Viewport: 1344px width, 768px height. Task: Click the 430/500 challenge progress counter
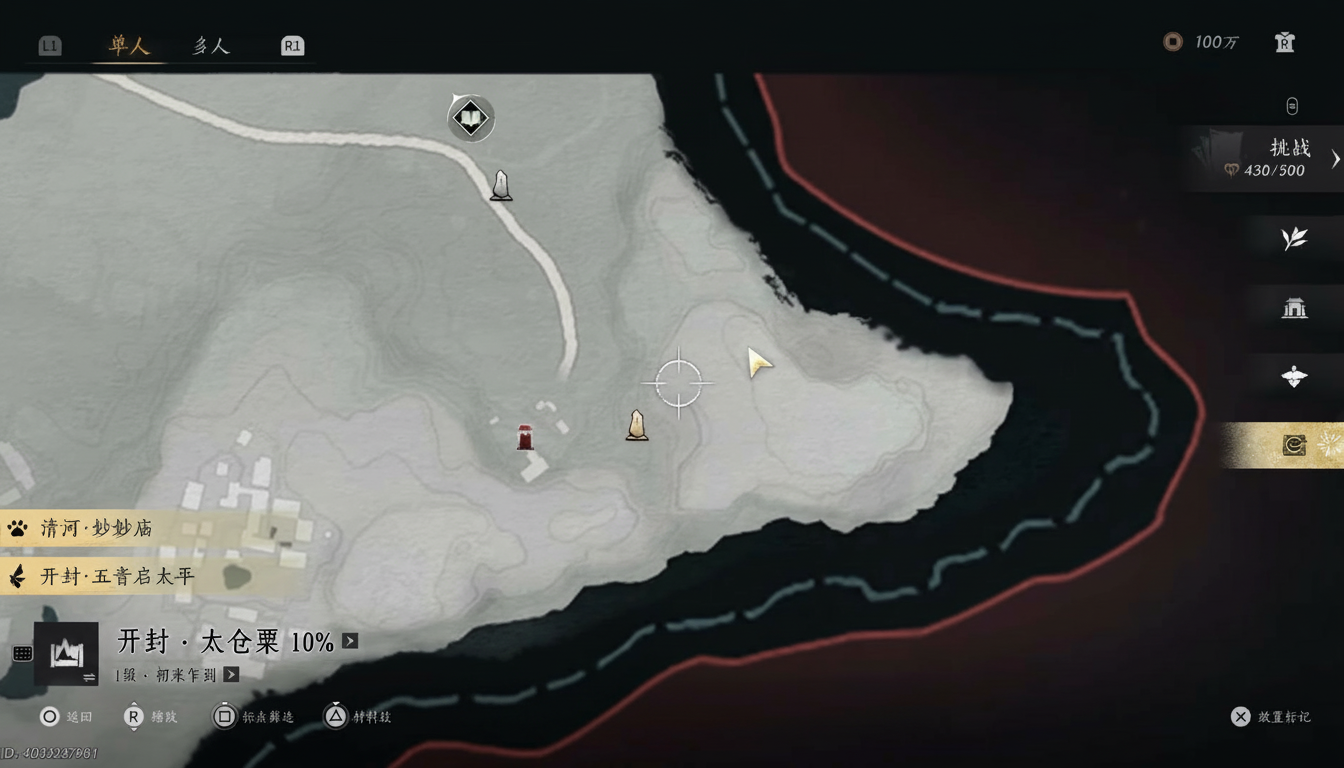pos(1277,170)
